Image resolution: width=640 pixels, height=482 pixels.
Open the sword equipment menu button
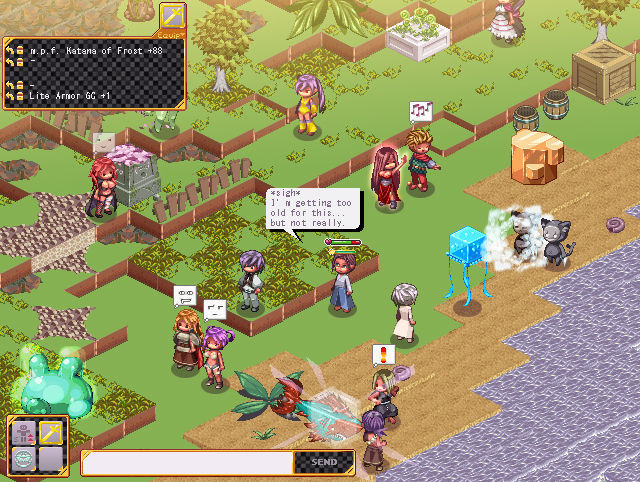point(51,433)
